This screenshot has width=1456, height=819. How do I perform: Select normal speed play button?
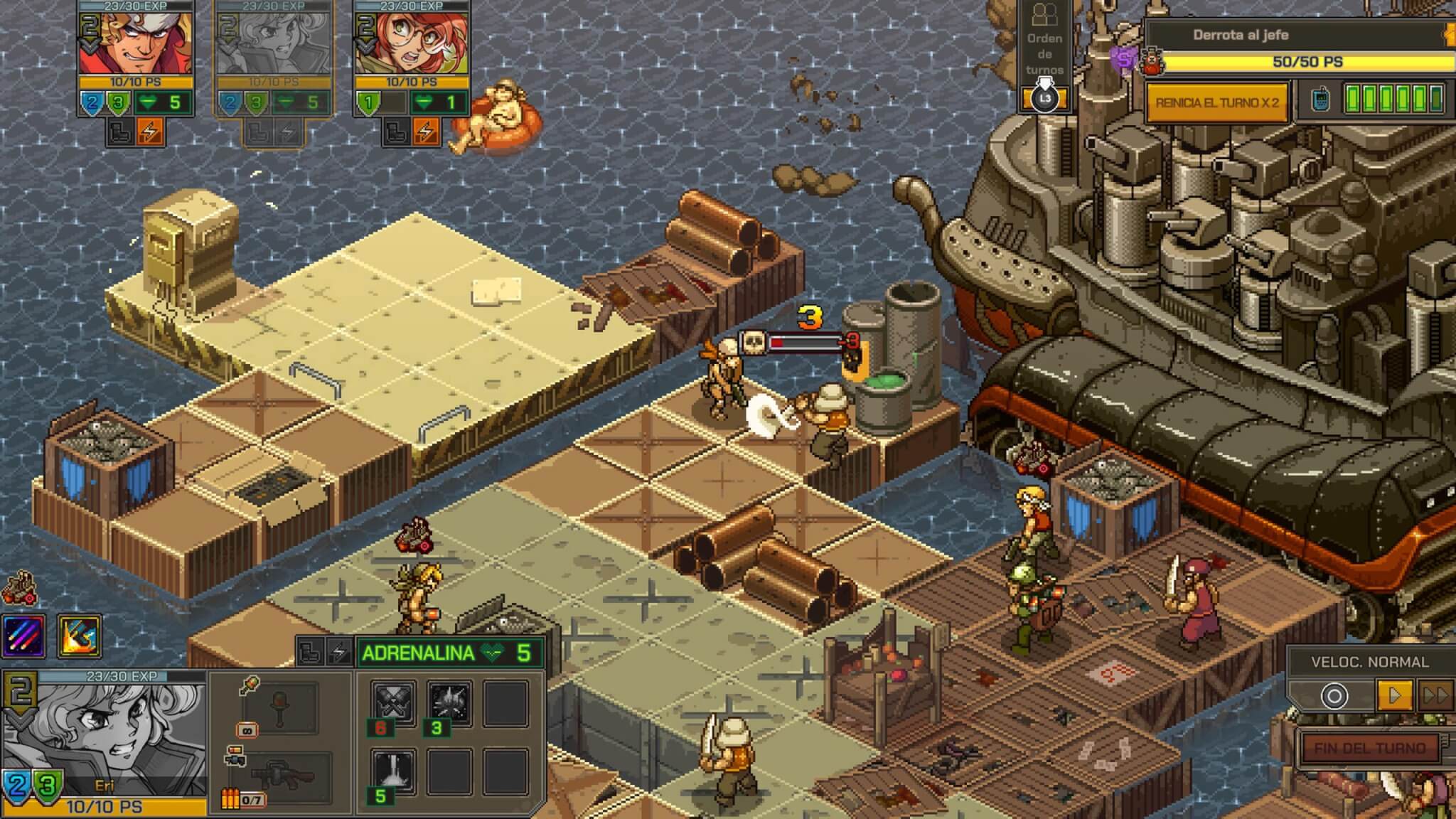(x=1393, y=695)
